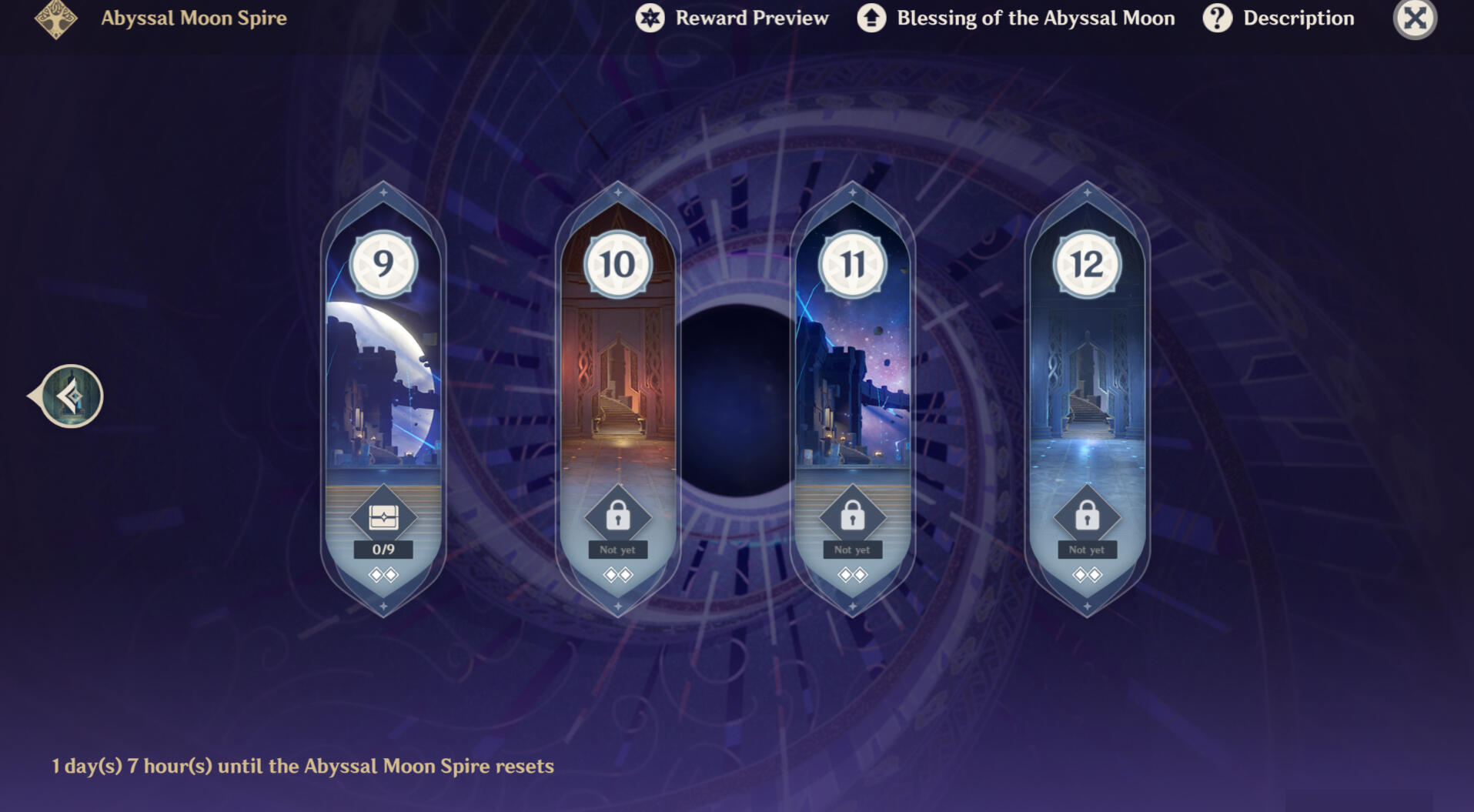Open Floor 9 treasure chest rewards

383,517
